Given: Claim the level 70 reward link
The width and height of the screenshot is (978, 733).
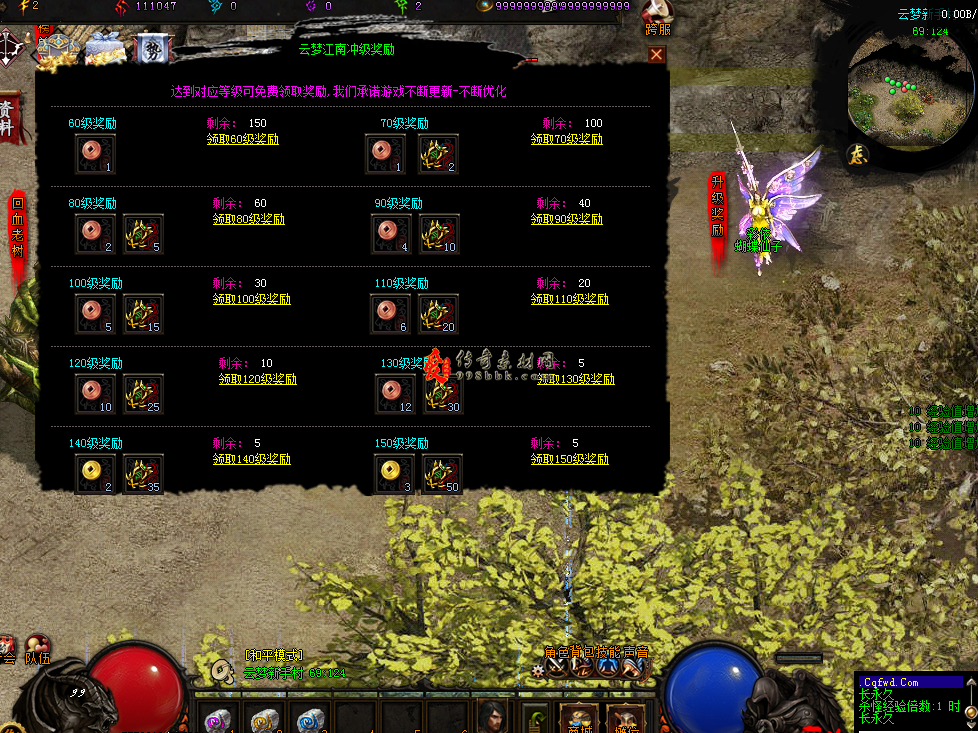Looking at the screenshot, I should click(x=567, y=139).
